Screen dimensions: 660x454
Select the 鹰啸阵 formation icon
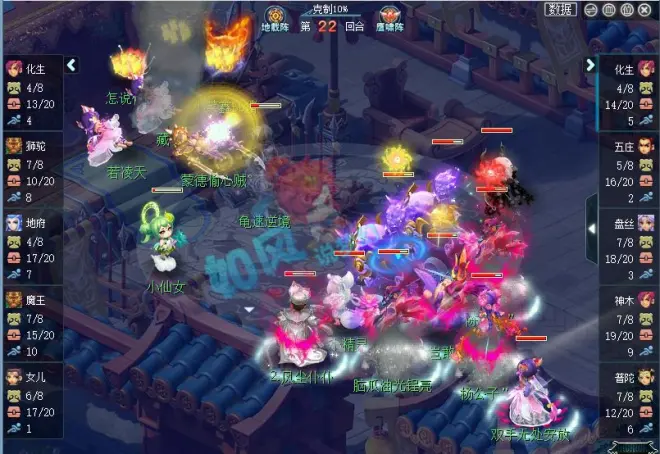pos(389,19)
